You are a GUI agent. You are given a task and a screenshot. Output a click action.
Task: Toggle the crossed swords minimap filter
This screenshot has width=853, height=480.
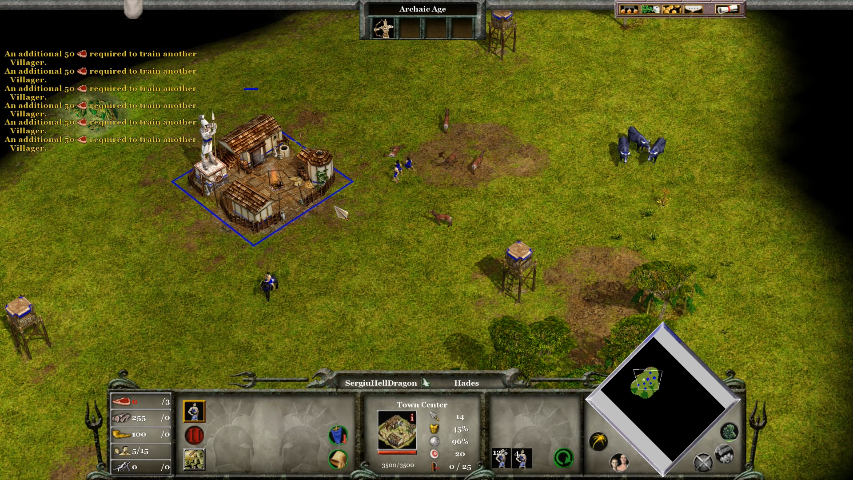704,462
